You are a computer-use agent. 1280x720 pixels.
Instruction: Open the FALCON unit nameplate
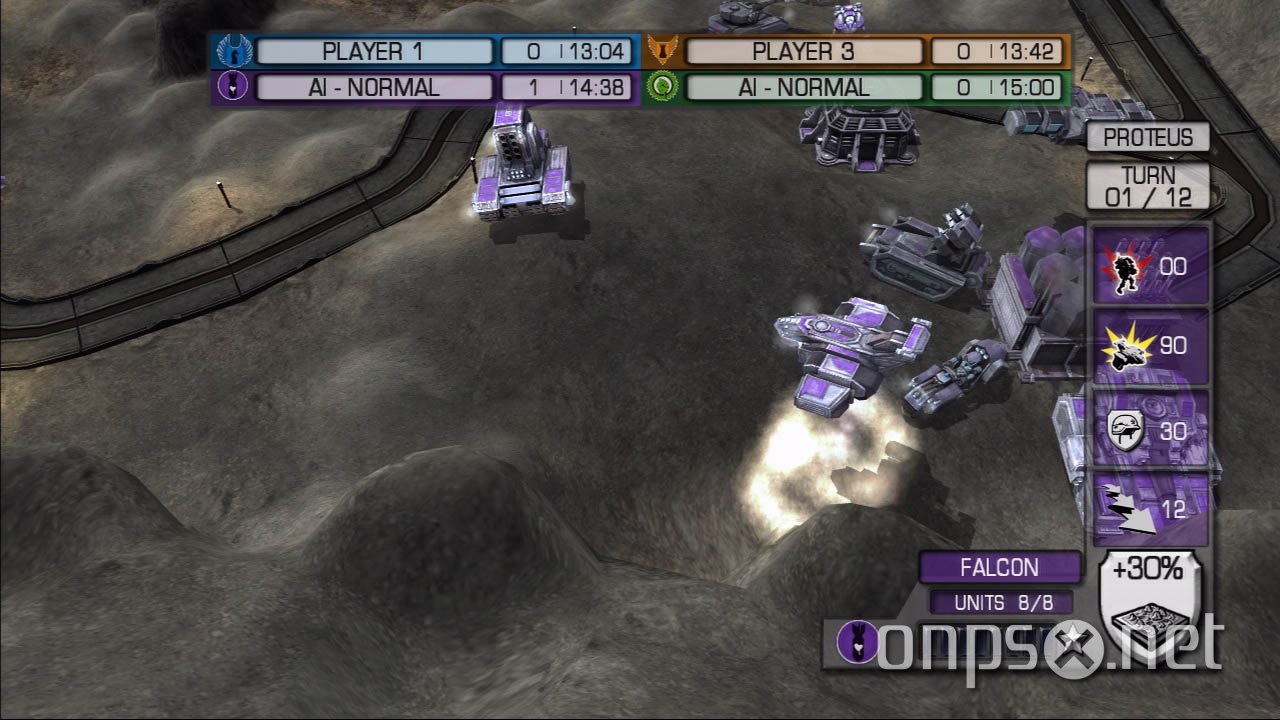coord(1000,567)
